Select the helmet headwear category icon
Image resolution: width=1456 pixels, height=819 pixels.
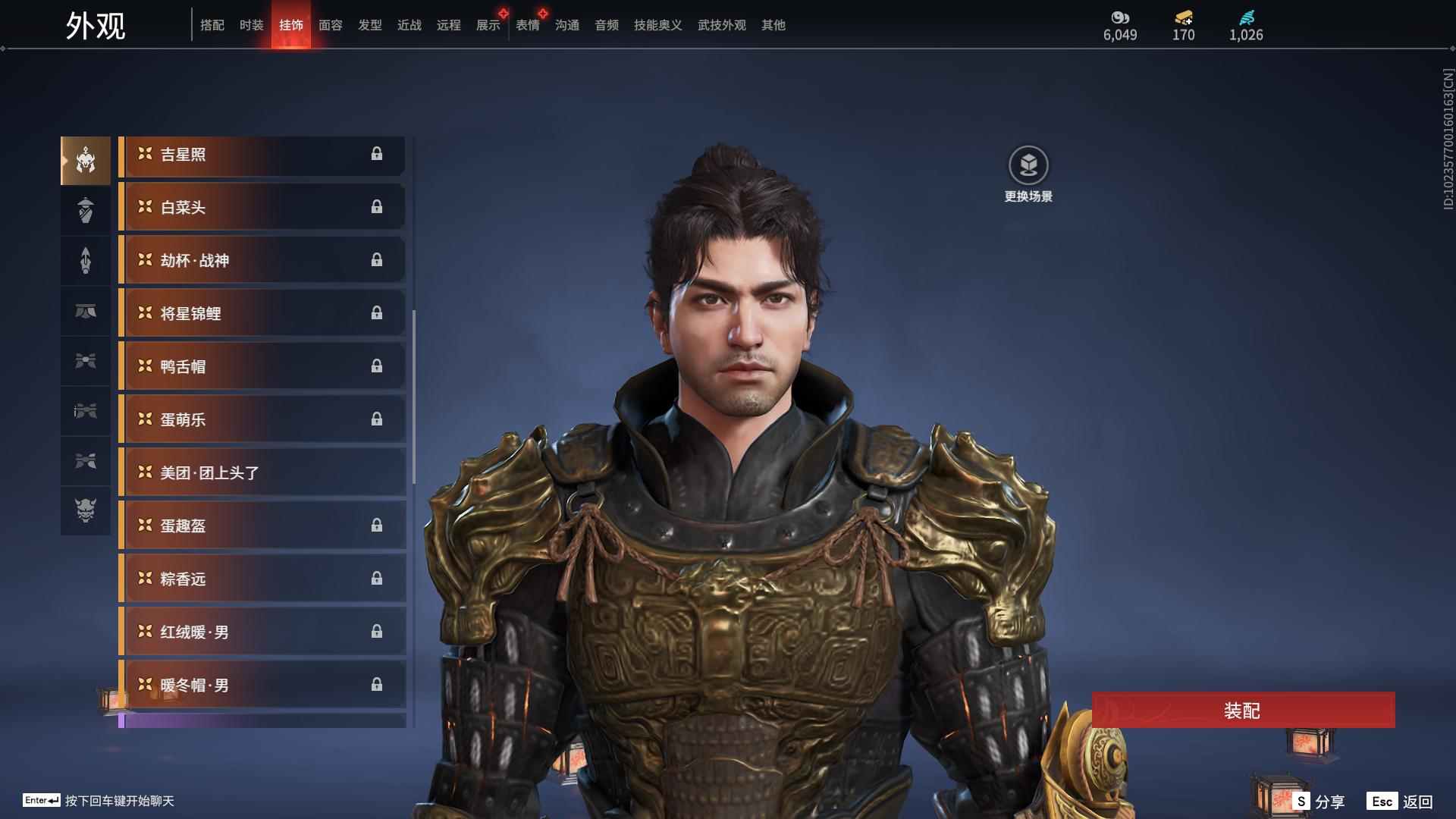86,160
